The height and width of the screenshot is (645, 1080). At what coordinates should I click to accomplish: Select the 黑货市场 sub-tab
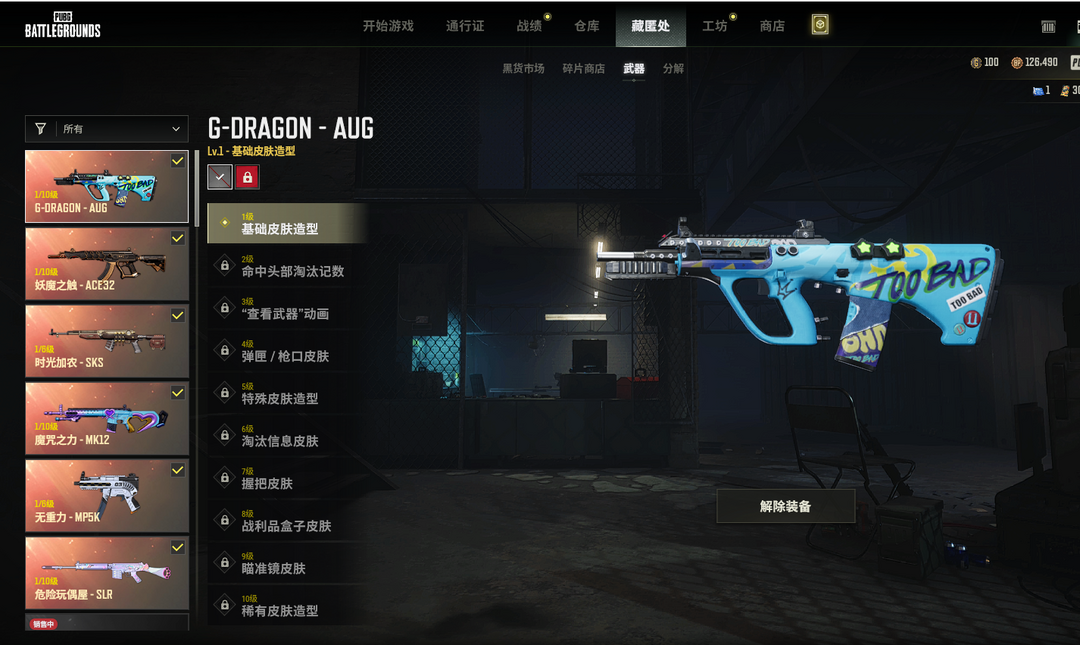click(523, 69)
